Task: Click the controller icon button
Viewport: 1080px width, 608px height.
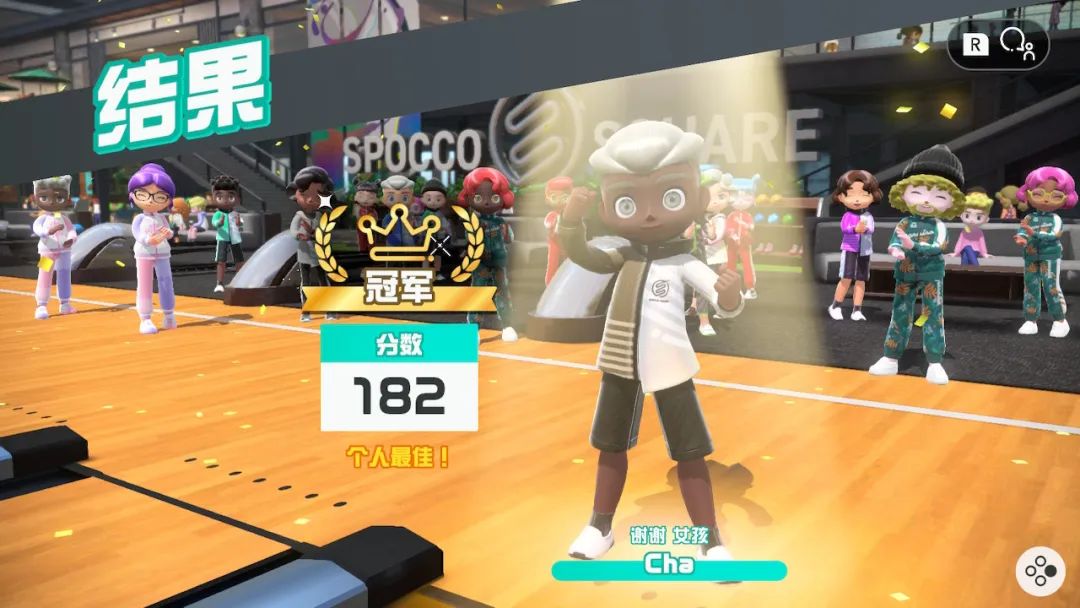Action: point(1041,571)
